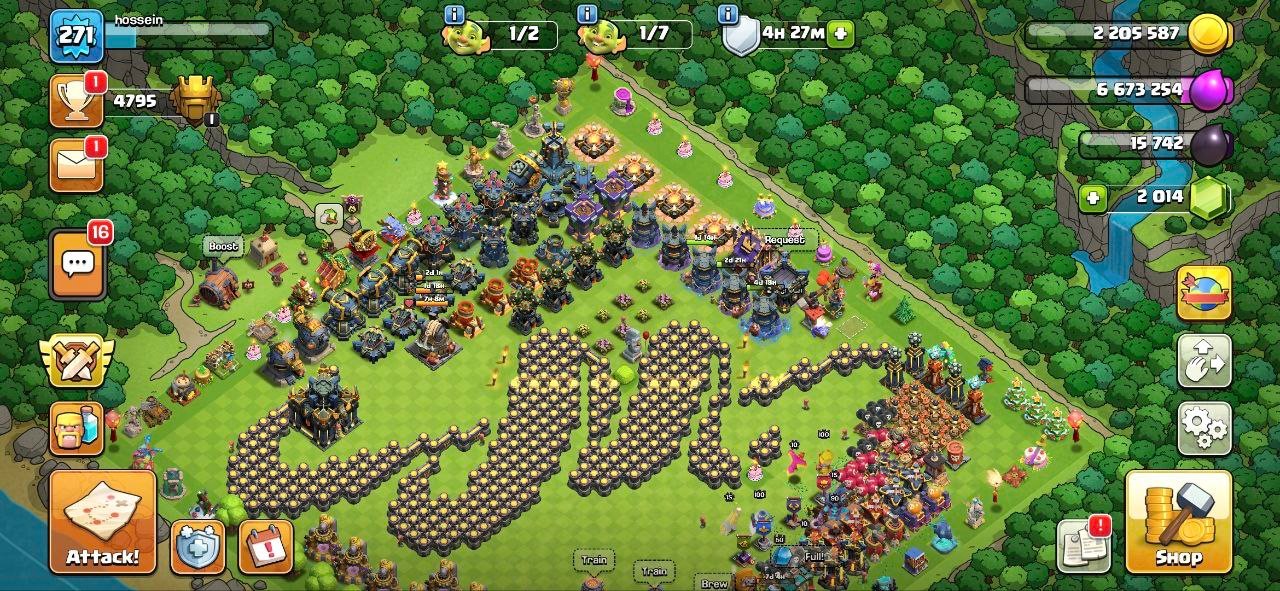The width and height of the screenshot is (1280, 591).
Task: Show info for the 1/7 builders
Action: [588, 14]
